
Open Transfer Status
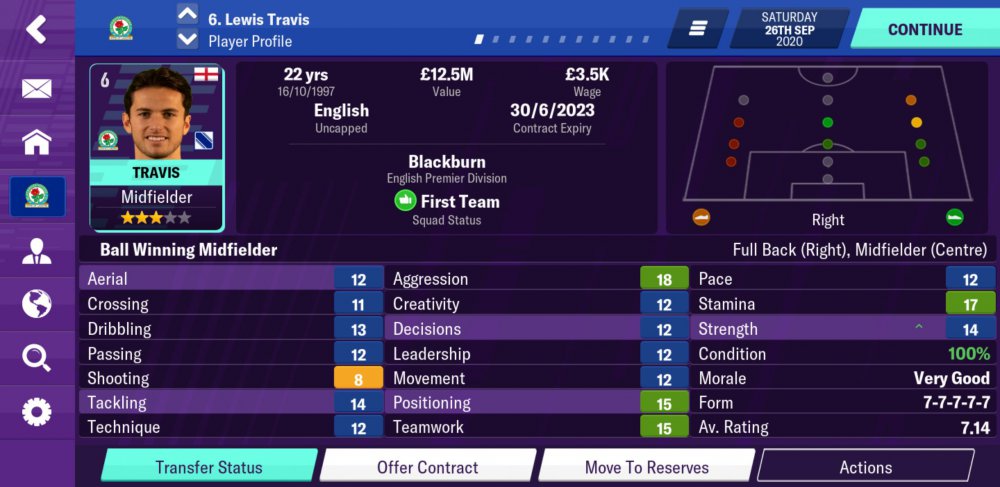tap(208, 467)
